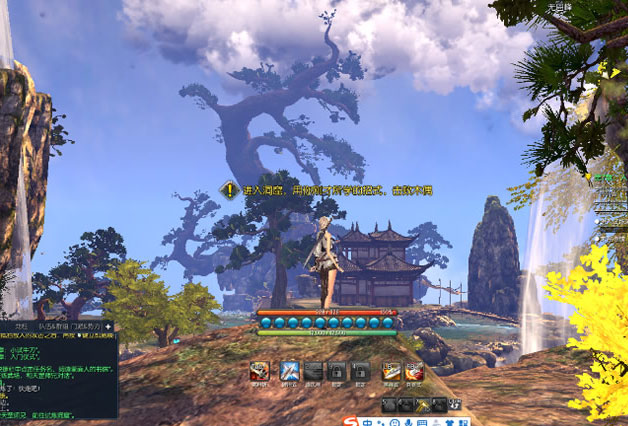
Task: Trigger the gold-framed blade skill icon
Action: pyautogui.click(x=391, y=371)
